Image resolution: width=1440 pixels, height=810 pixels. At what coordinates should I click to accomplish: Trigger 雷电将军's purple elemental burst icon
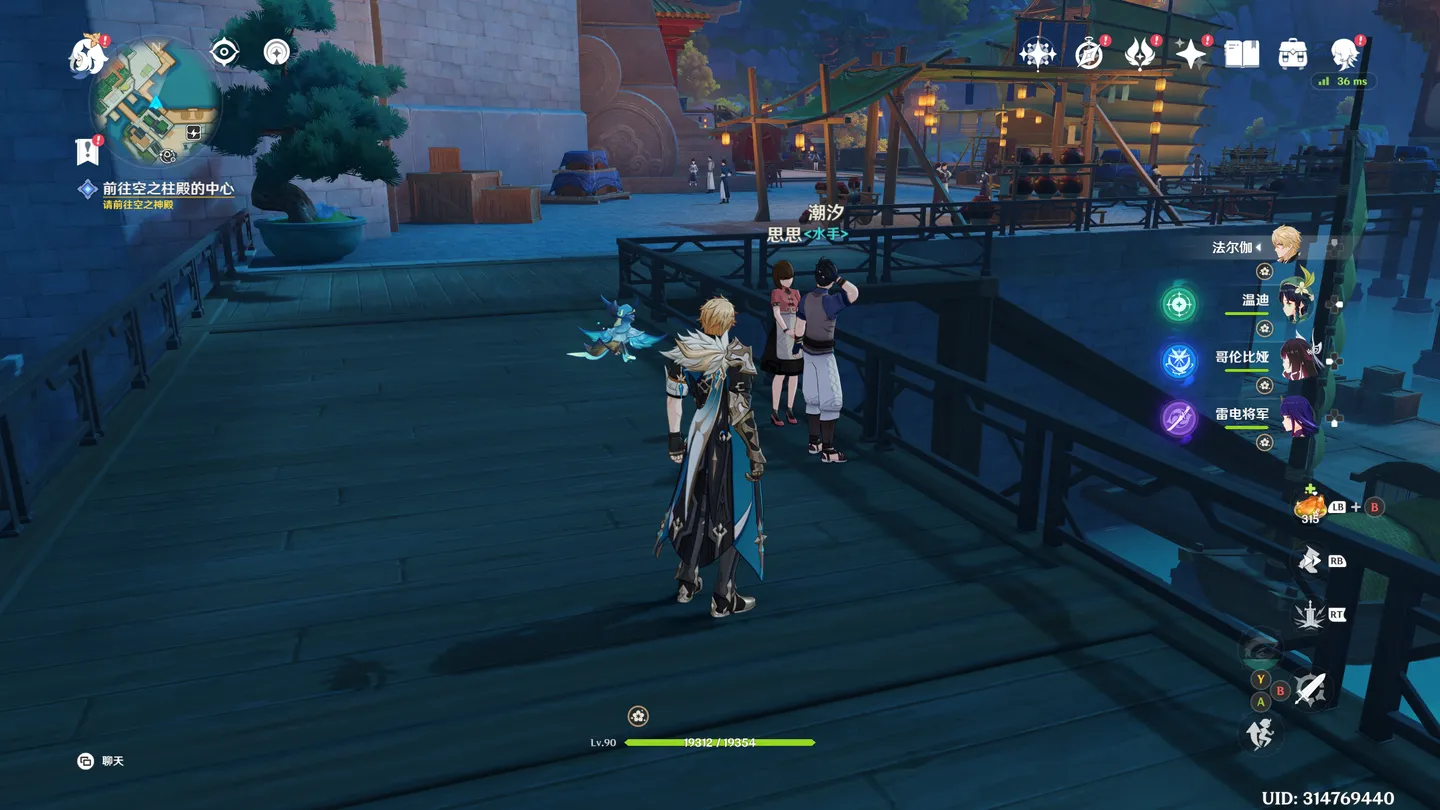[x=1179, y=418]
